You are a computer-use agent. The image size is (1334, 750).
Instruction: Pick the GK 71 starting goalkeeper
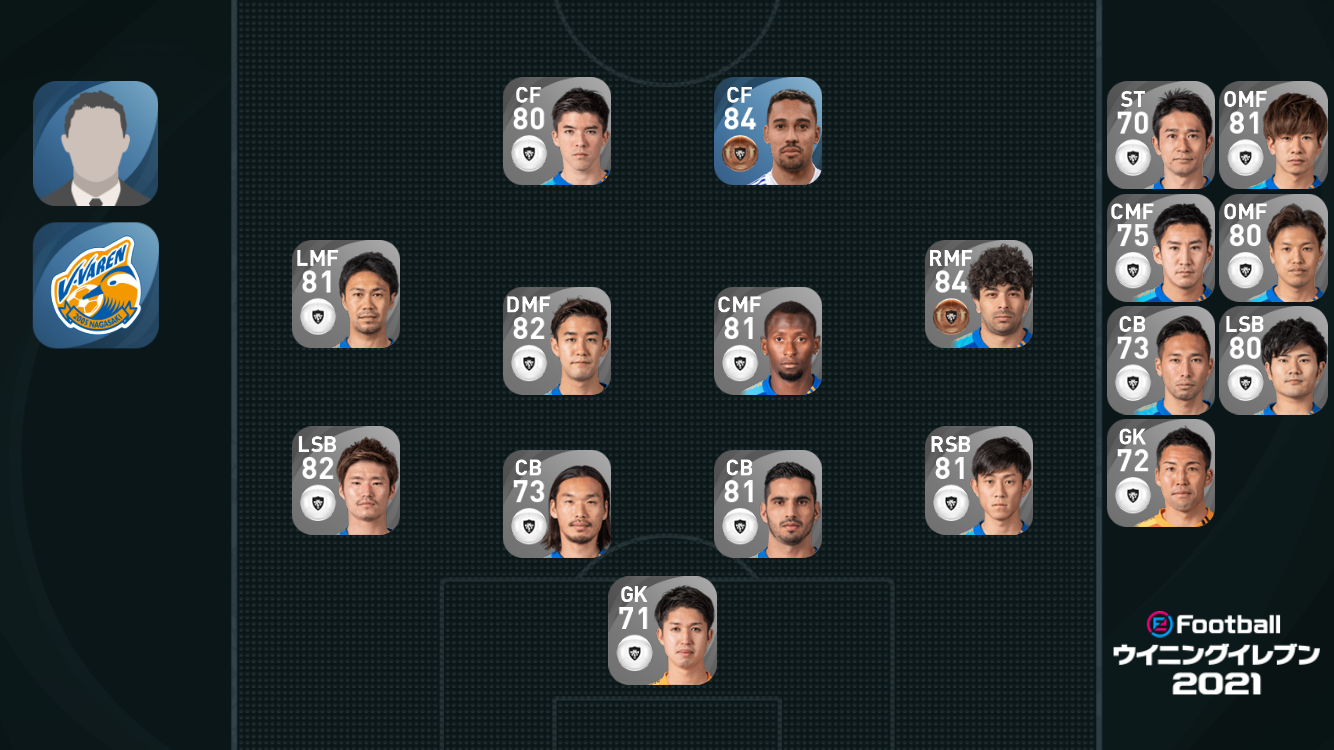pos(662,631)
